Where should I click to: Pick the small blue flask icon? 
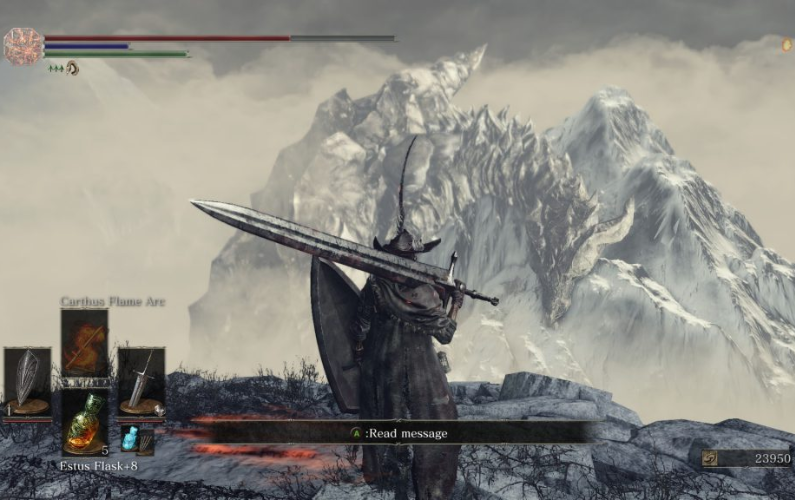pos(130,439)
